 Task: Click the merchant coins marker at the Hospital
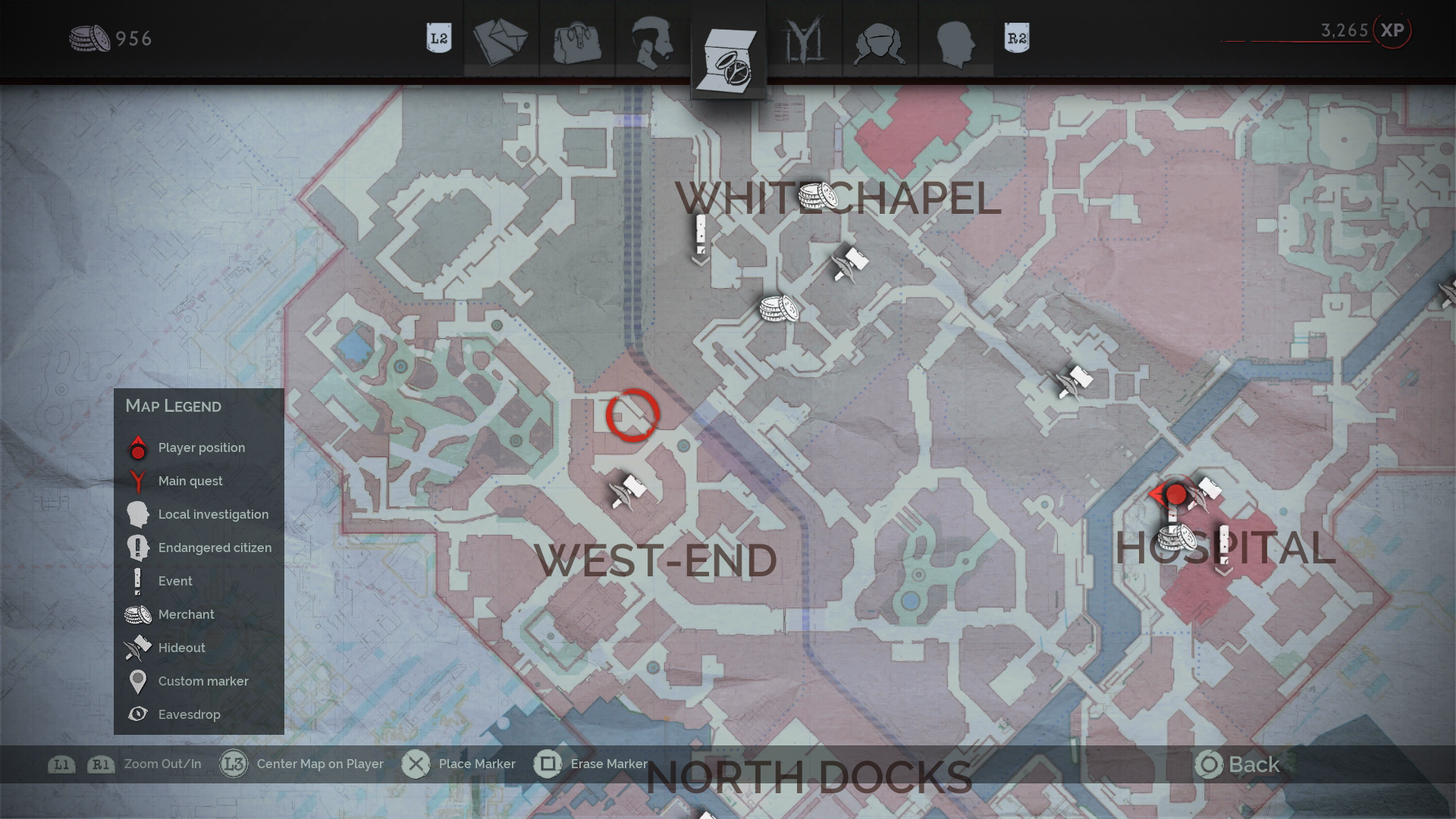1176,538
